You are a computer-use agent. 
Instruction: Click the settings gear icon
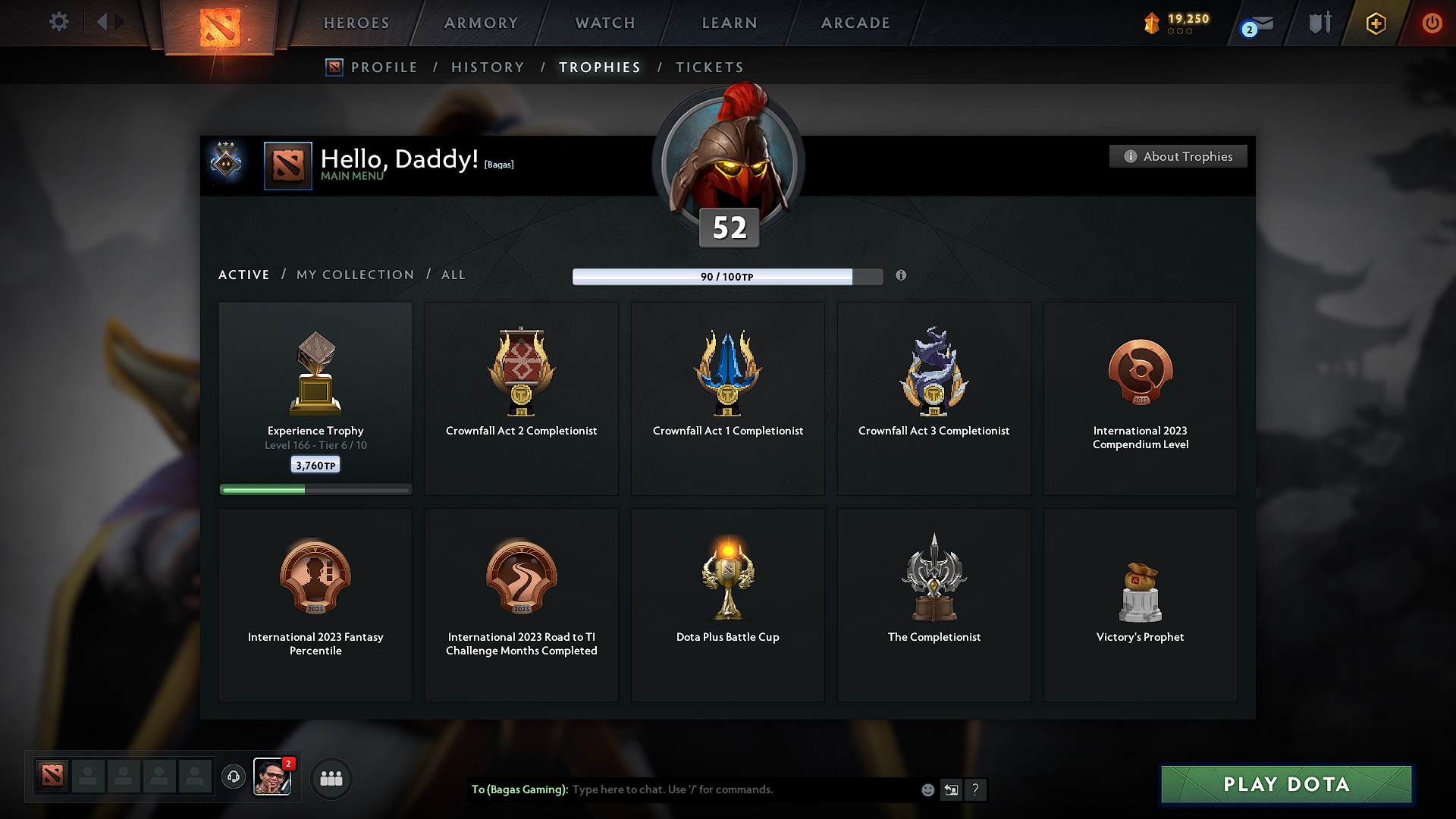click(58, 22)
